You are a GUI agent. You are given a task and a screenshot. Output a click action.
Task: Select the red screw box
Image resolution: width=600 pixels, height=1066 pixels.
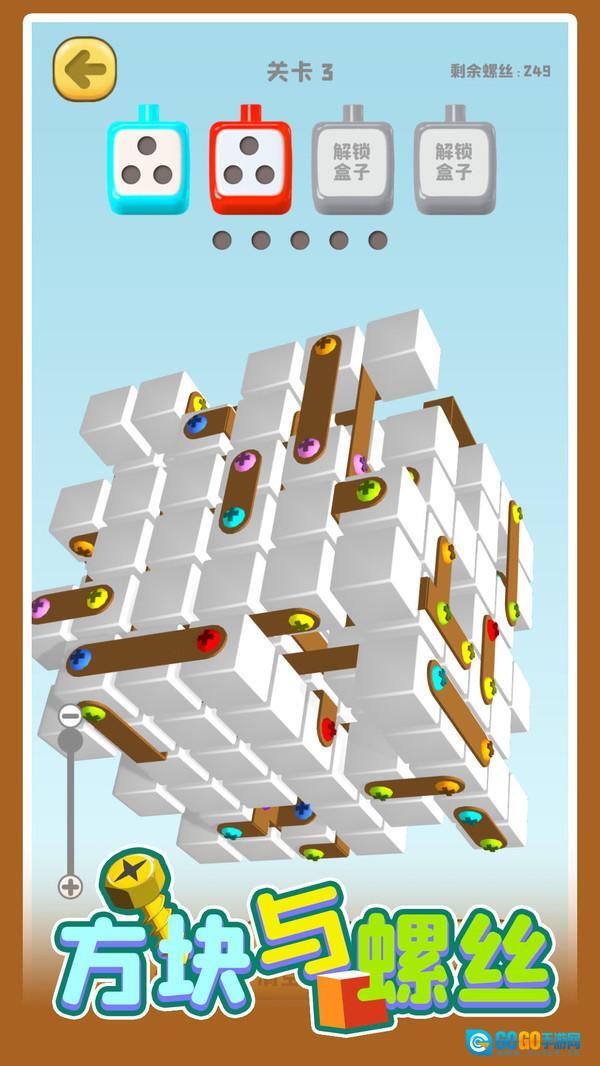[250, 165]
